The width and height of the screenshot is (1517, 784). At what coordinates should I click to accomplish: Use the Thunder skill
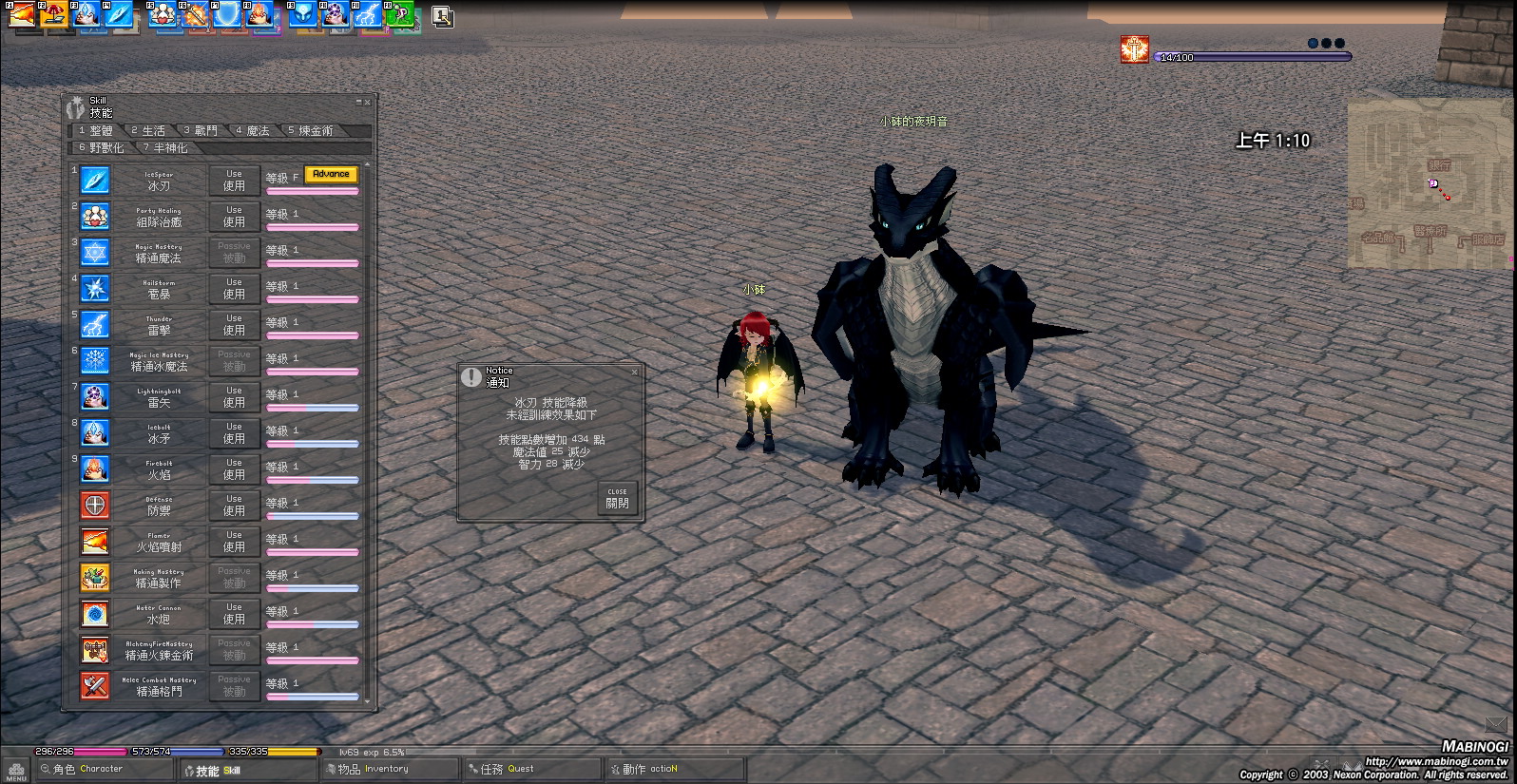pos(234,325)
